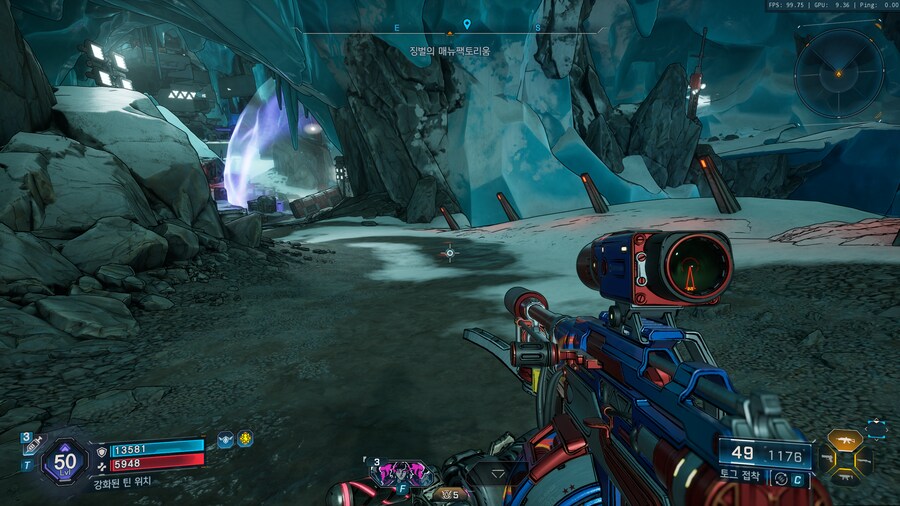Select the grenade ordnance counter icon
The height and width of the screenshot is (506, 900).
tap(445, 493)
